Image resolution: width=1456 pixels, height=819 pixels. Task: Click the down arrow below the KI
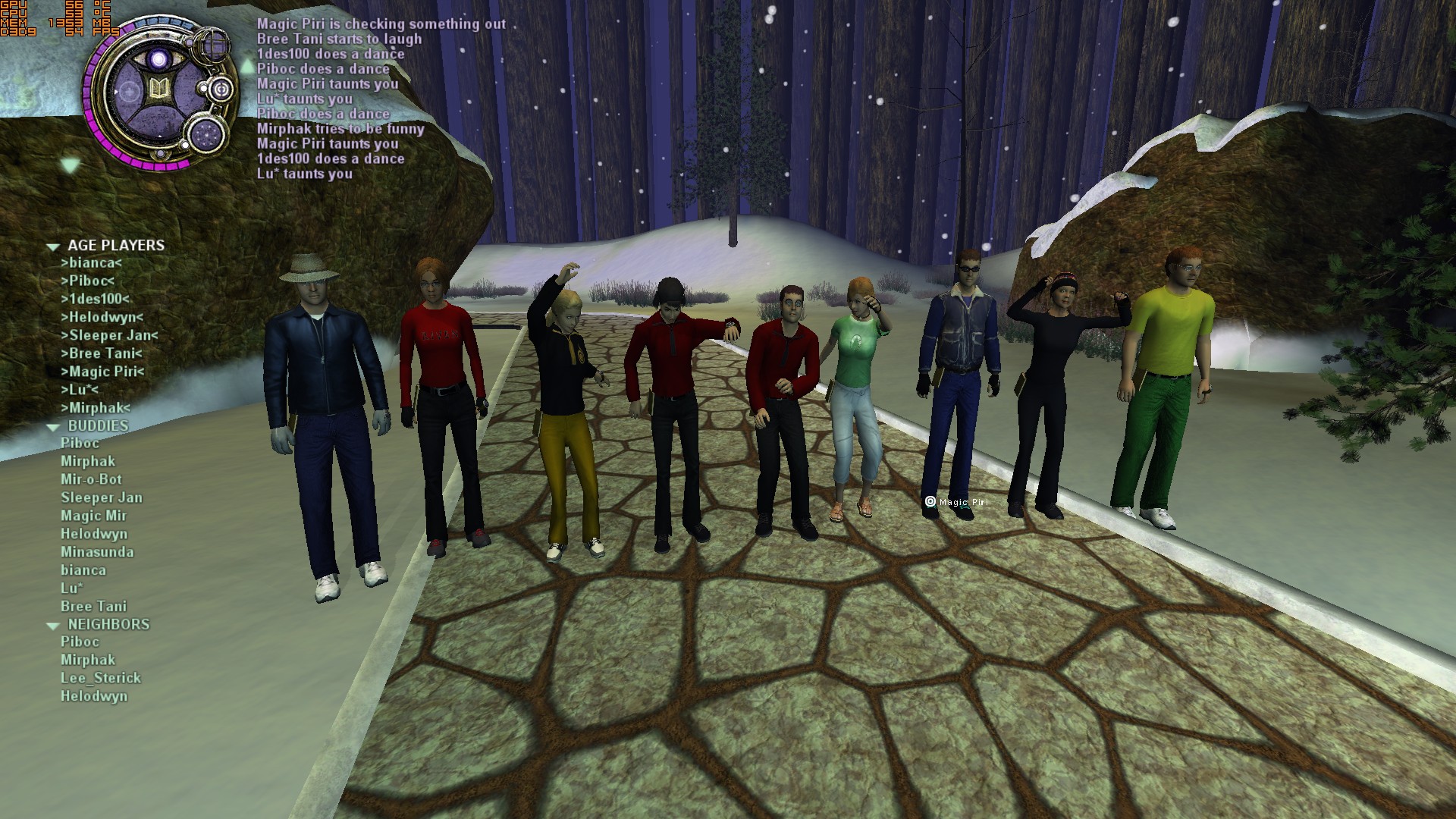pos(71,165)
